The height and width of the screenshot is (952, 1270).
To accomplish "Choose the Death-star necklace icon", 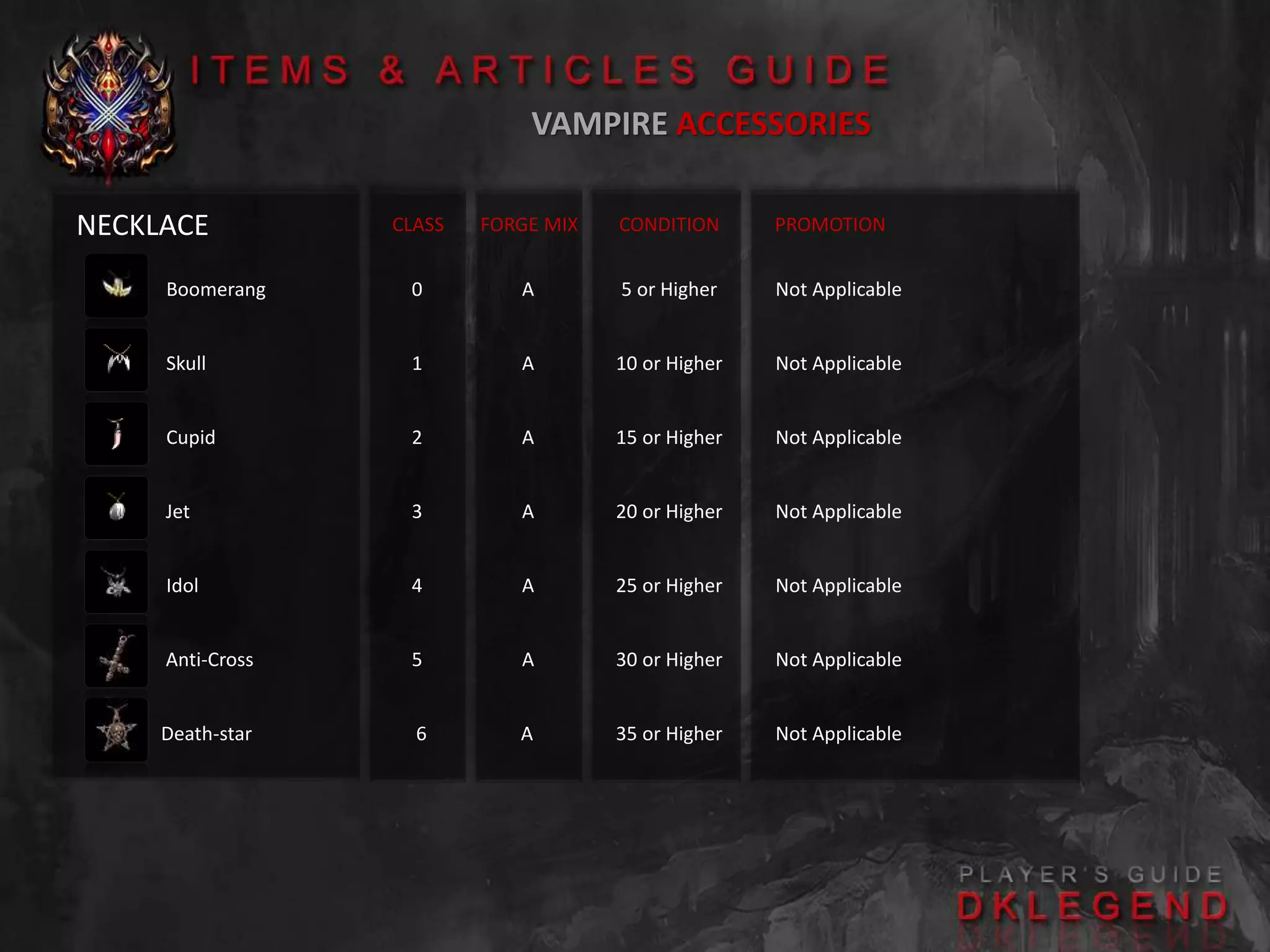I will click(x=117, y=731).
